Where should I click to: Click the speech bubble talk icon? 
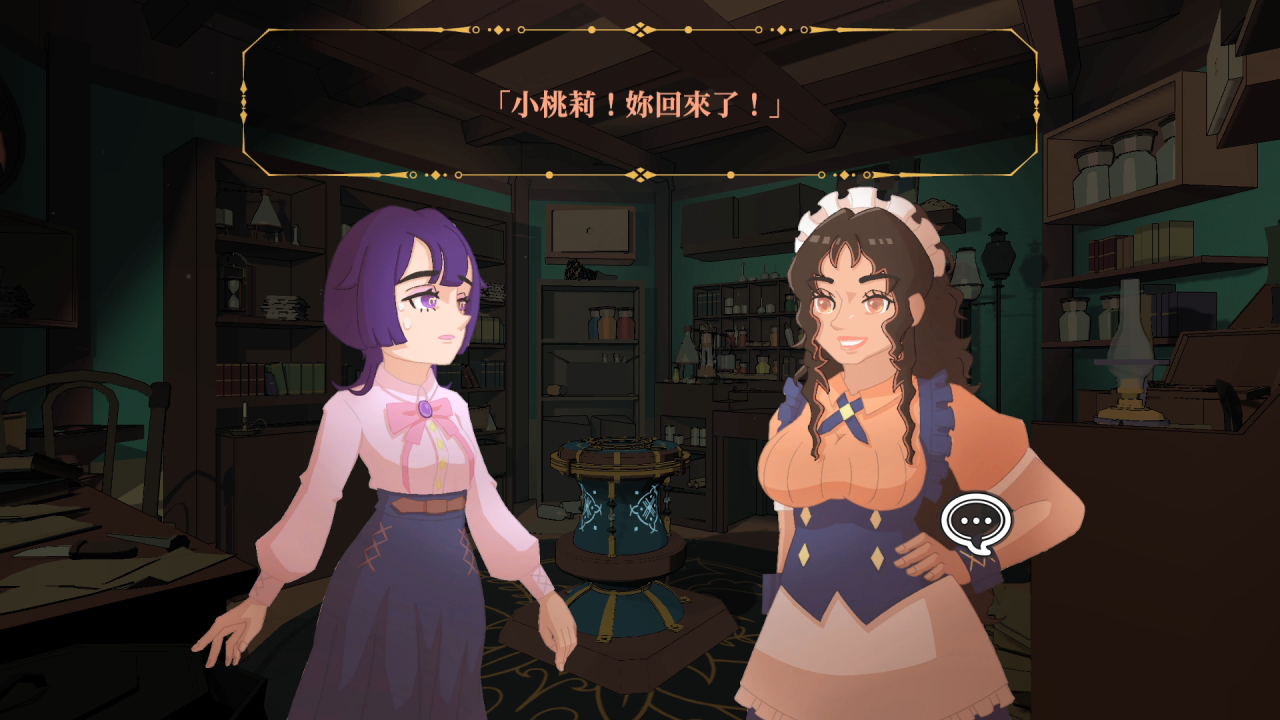[976, 522]
